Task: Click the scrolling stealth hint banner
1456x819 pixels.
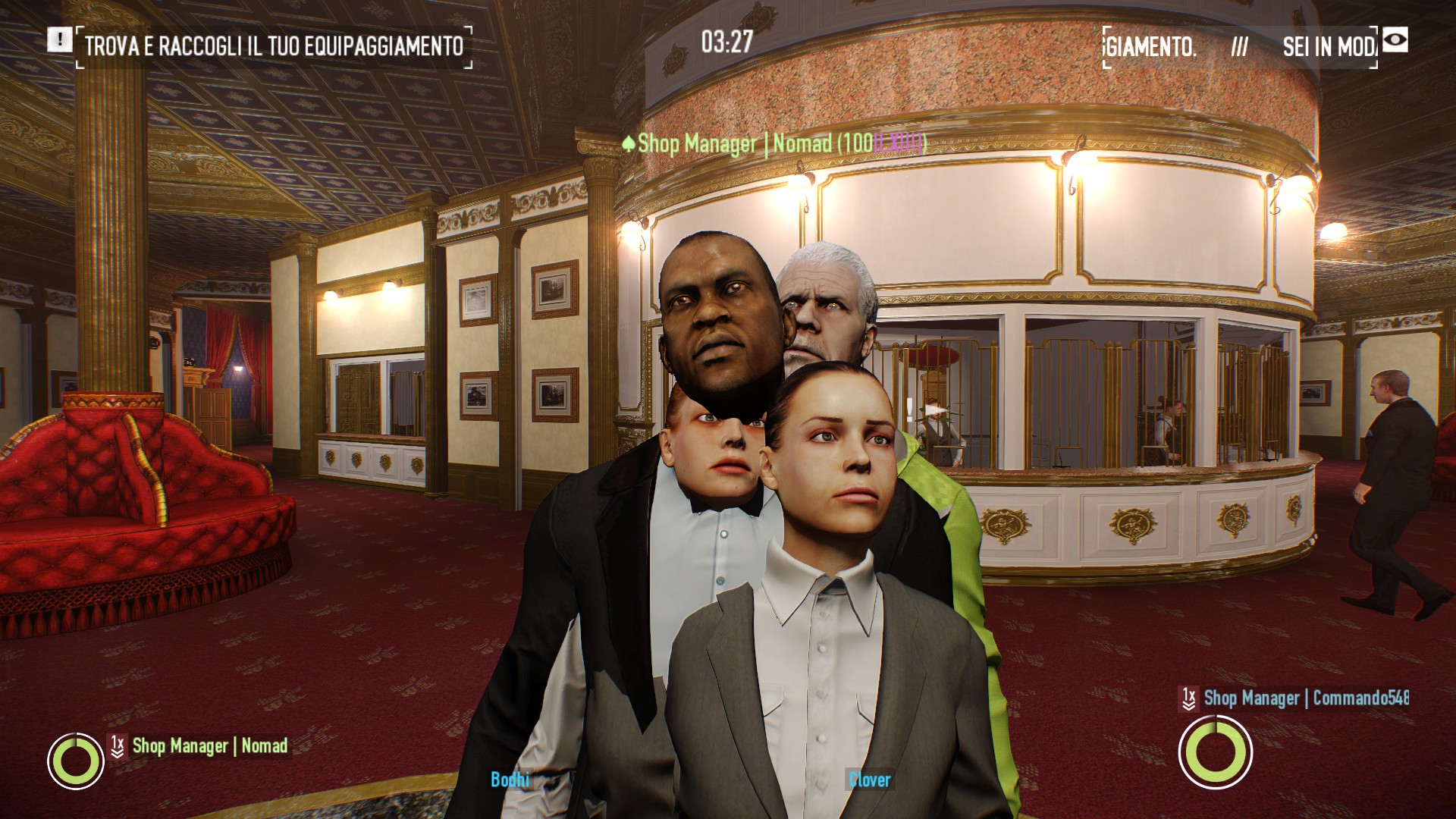Action: [1240, 47]
